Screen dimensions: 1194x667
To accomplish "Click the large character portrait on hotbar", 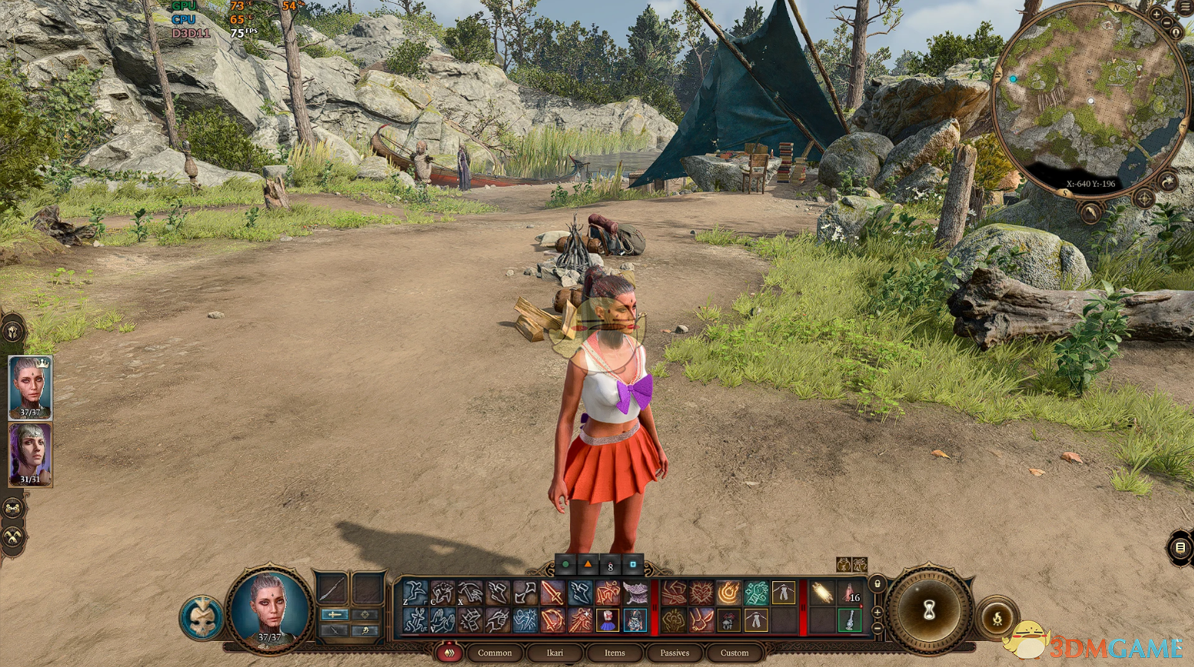I will [x=268, y=607].
